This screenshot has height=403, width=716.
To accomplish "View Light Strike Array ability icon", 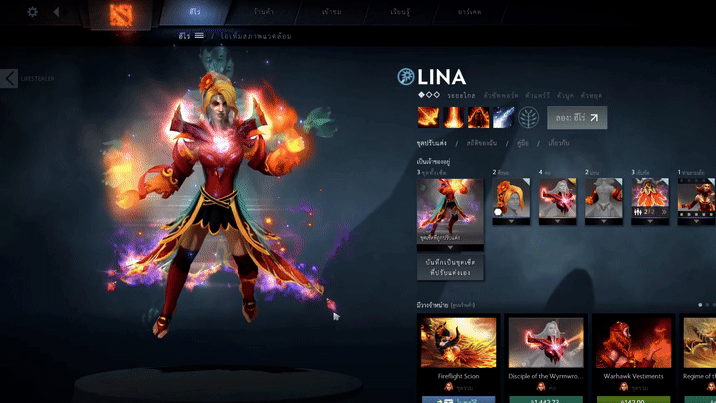I will click(453, 118).
